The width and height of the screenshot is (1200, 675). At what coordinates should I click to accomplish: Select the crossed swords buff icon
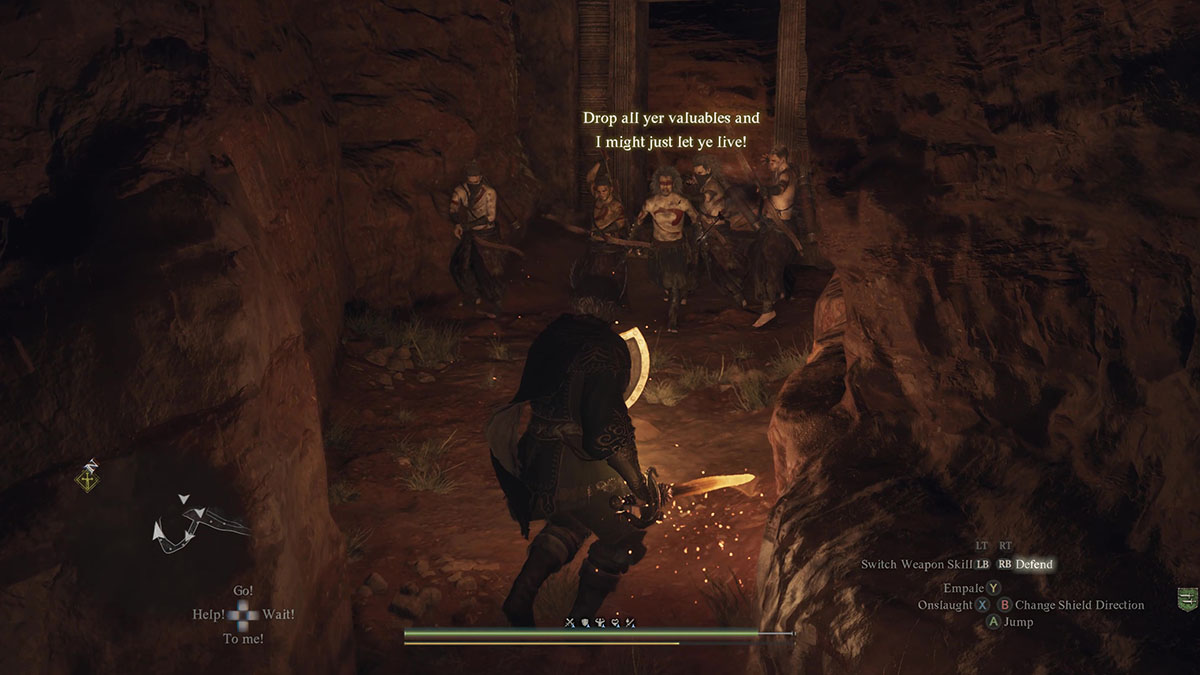point(571,623)
